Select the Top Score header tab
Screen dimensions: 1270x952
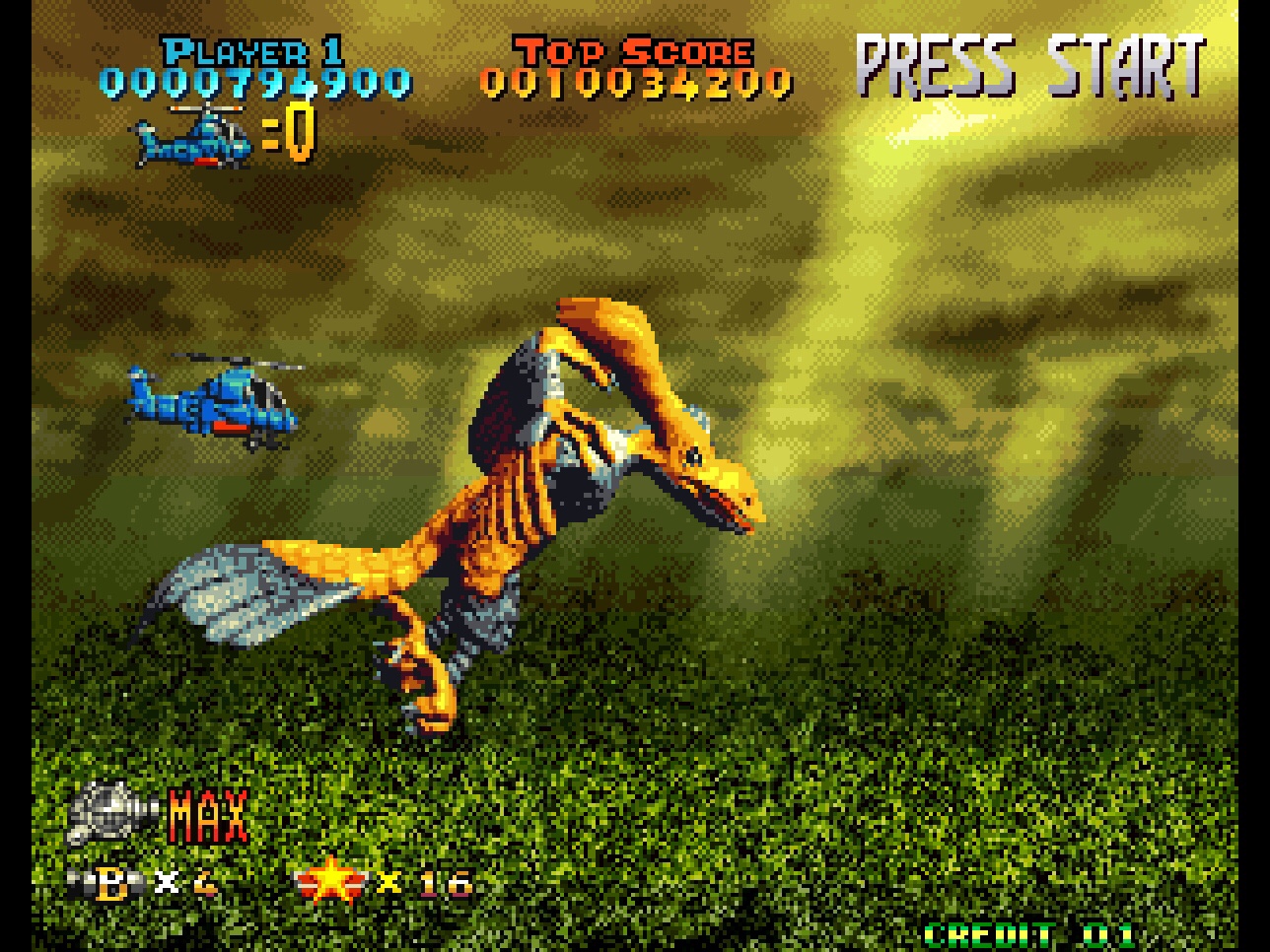pyautogui.click(x=631, y=49)
